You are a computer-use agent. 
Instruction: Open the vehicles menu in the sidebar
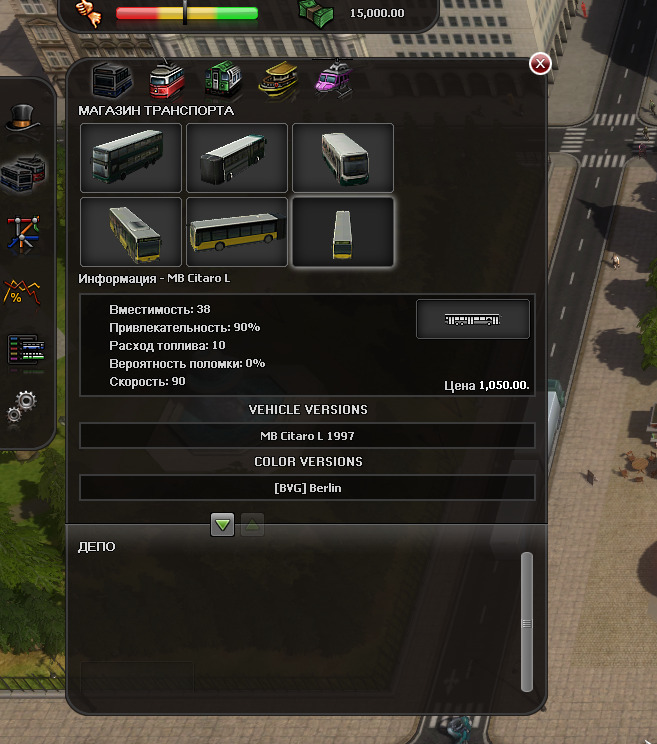coord(22,175)
